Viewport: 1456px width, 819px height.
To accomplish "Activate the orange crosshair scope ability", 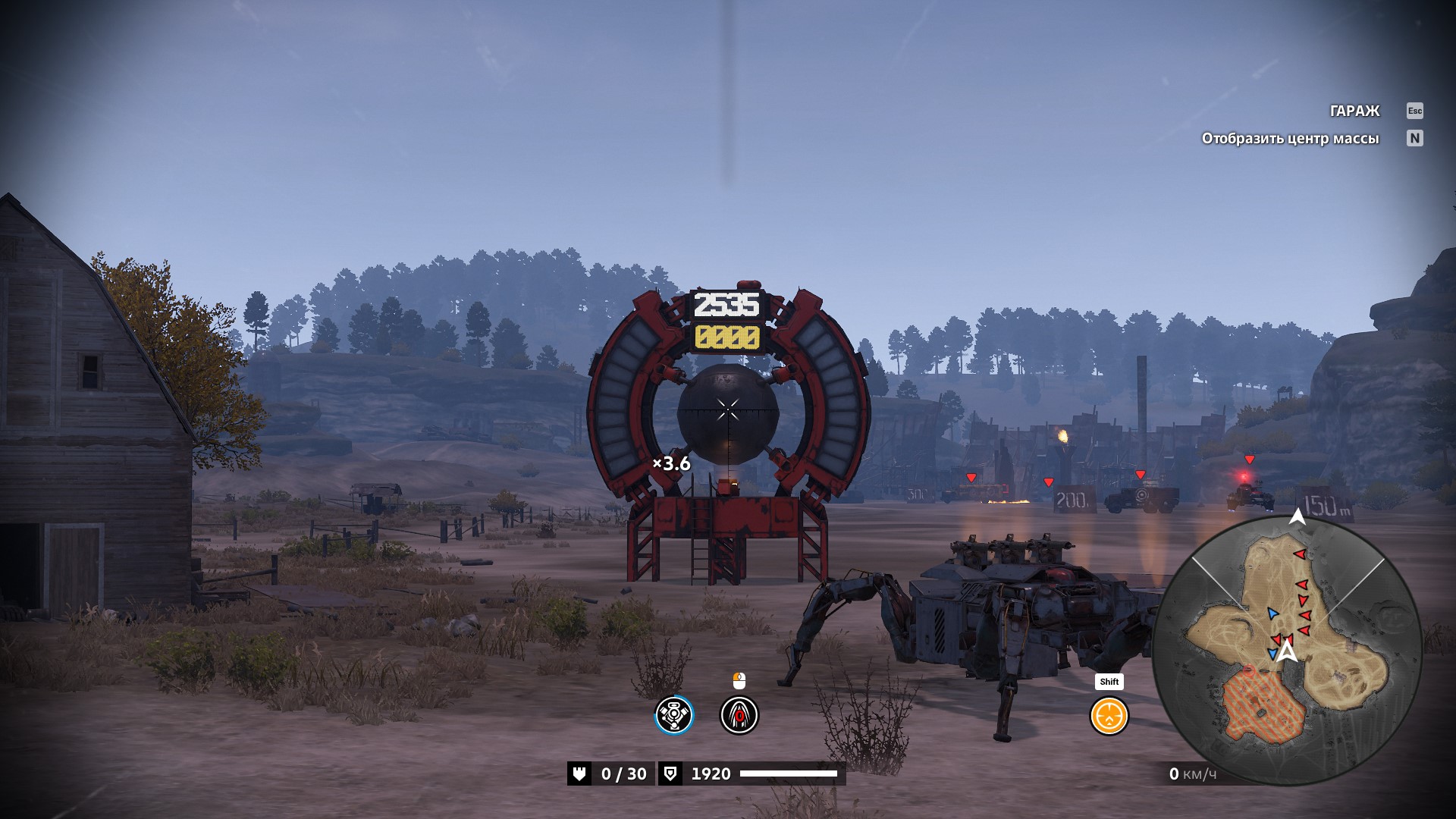I will pos(1109,715).
